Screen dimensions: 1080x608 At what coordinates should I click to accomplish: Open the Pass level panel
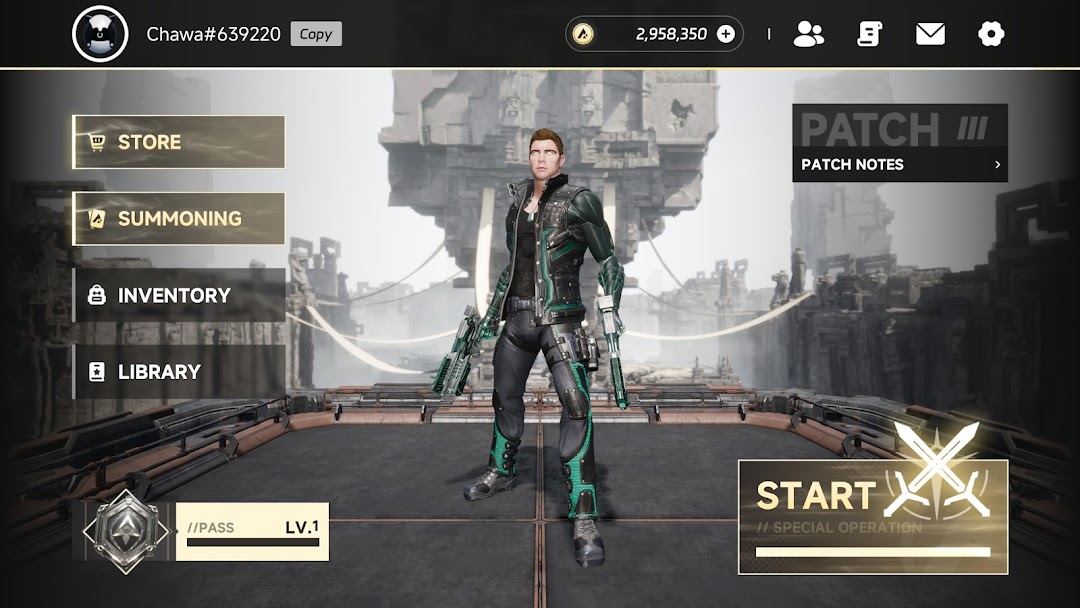pos(251,531)
